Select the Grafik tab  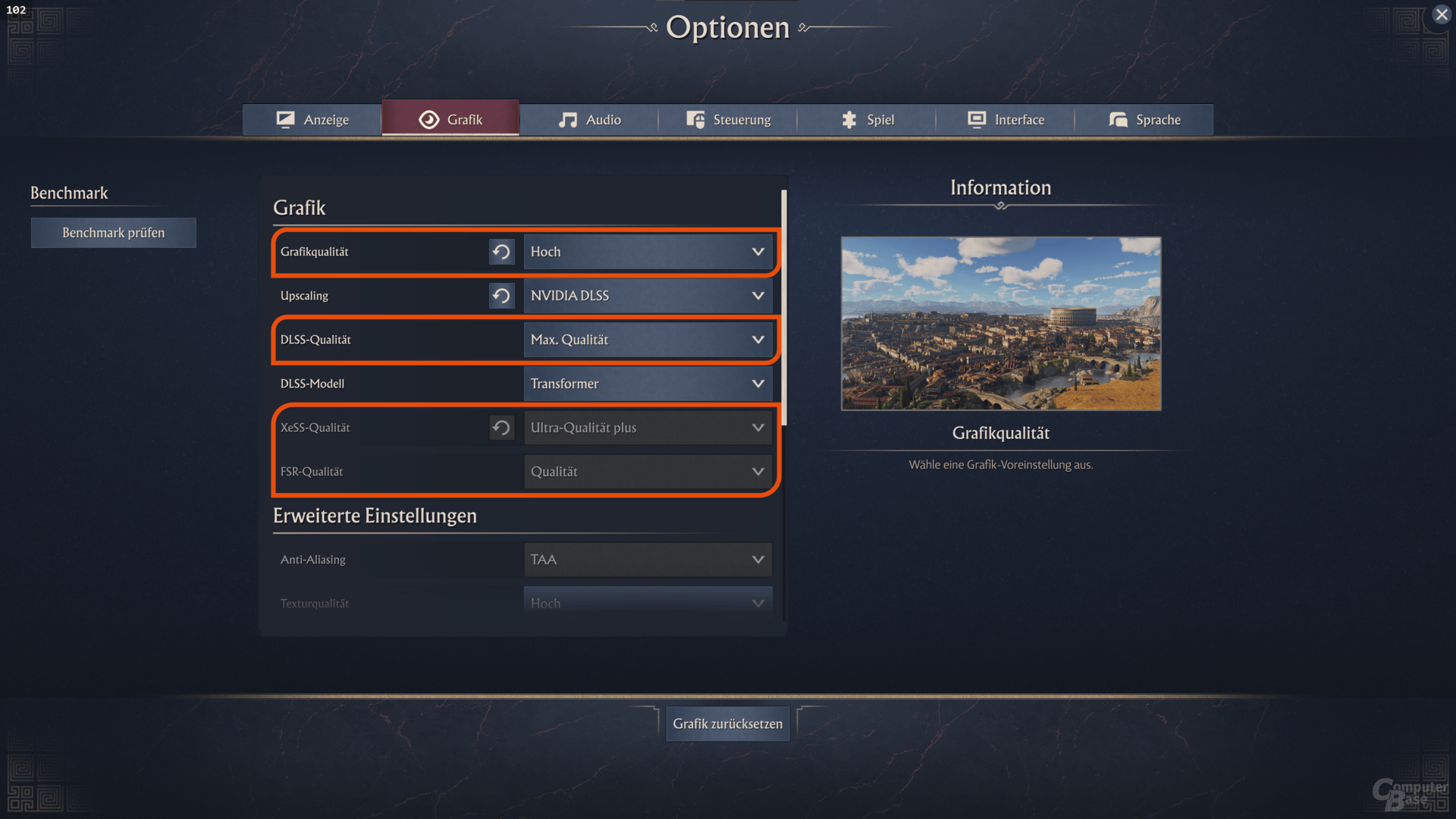[450, 120]
